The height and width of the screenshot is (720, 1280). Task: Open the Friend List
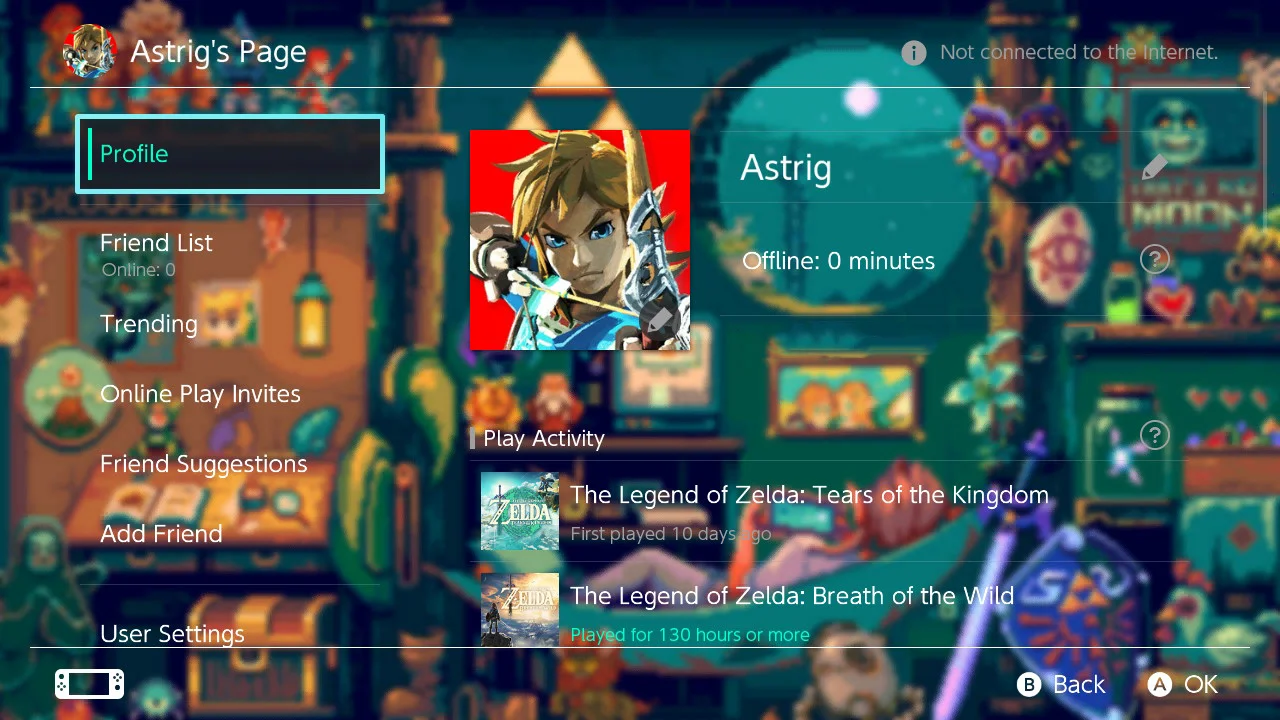pos(157,244)
